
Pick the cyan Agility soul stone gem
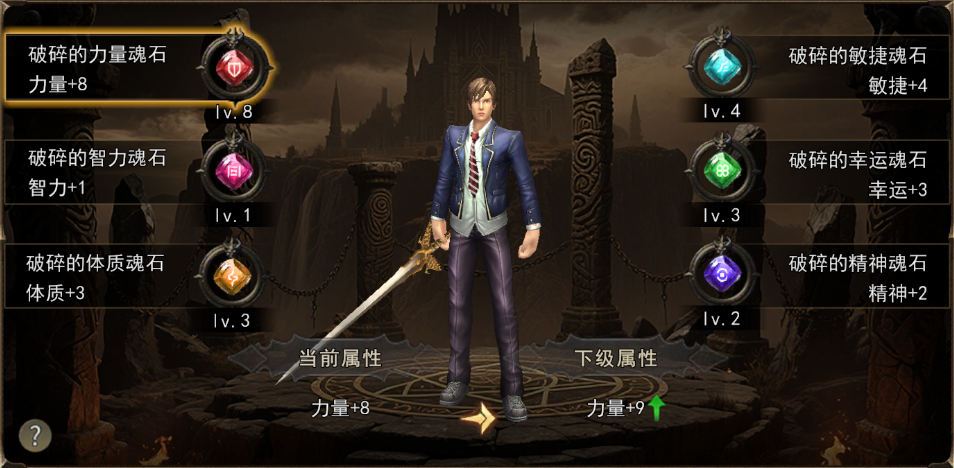click(721, 68)
